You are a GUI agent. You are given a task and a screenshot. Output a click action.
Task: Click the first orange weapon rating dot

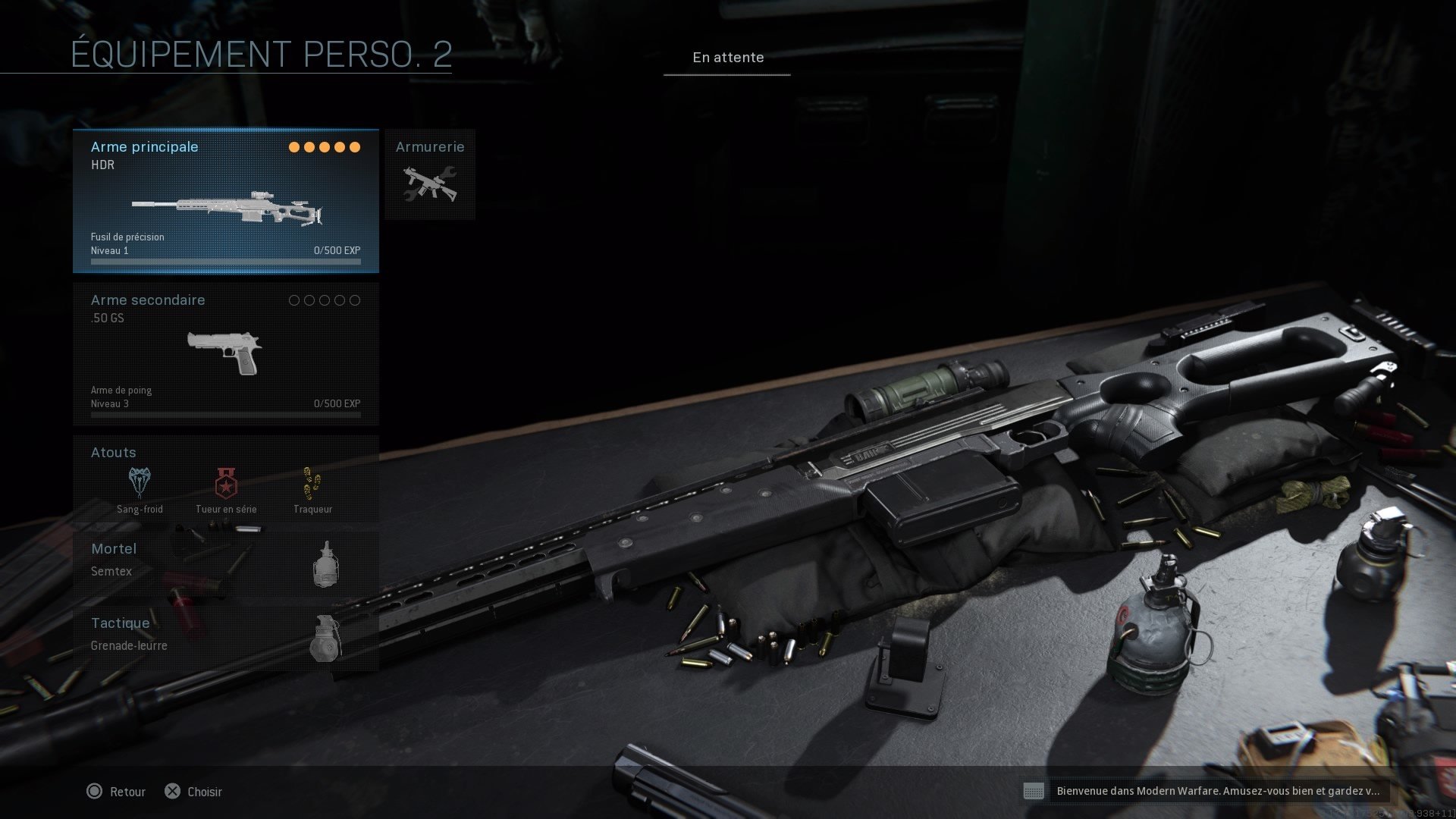pos(294,147)
